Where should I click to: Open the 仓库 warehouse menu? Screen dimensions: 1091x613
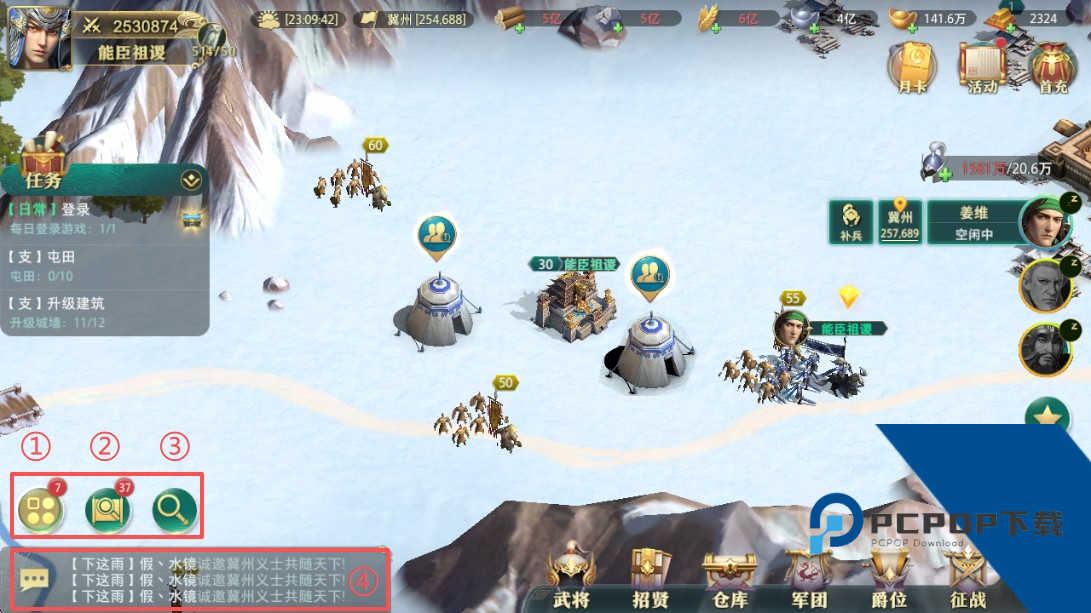pos(727,577)
